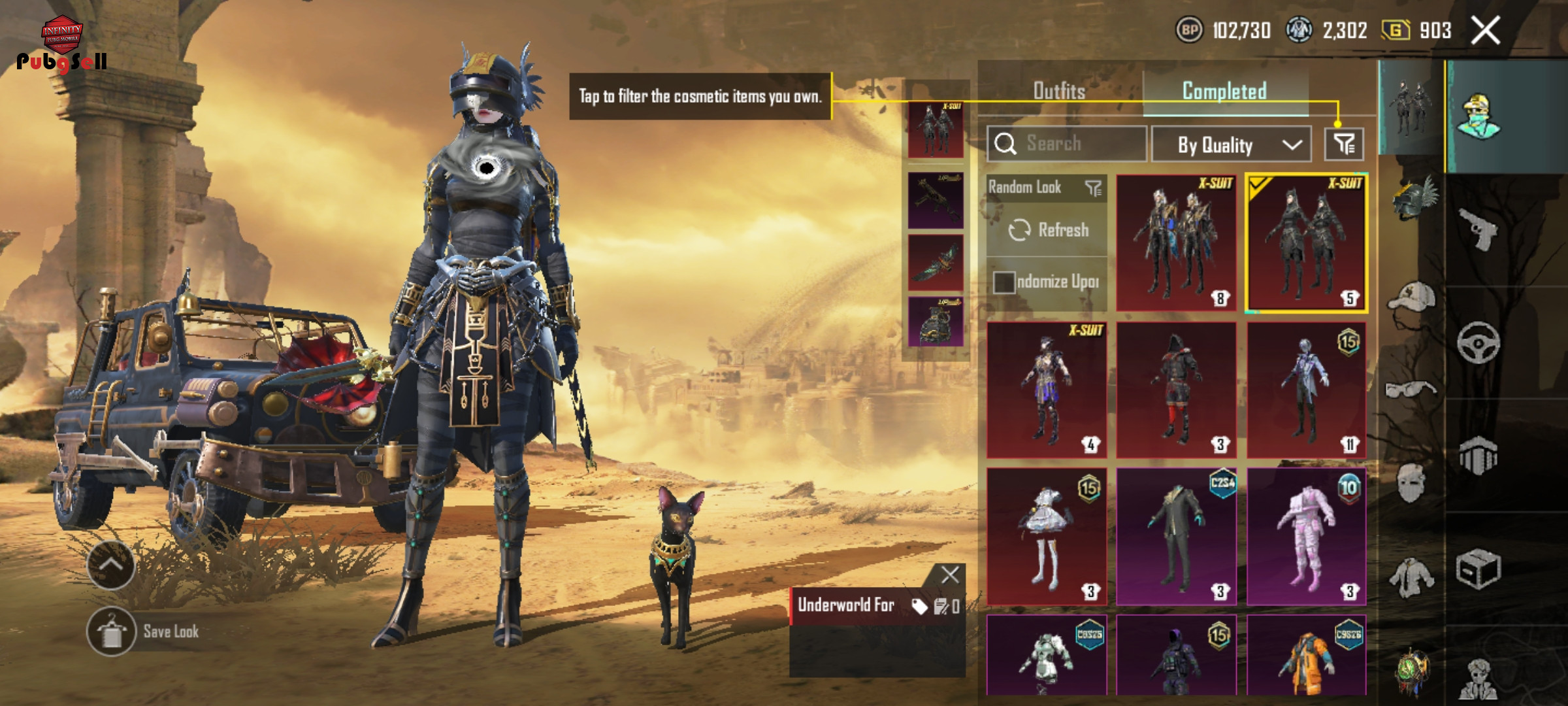Save the current look
1568x706 pixels.
112,631
